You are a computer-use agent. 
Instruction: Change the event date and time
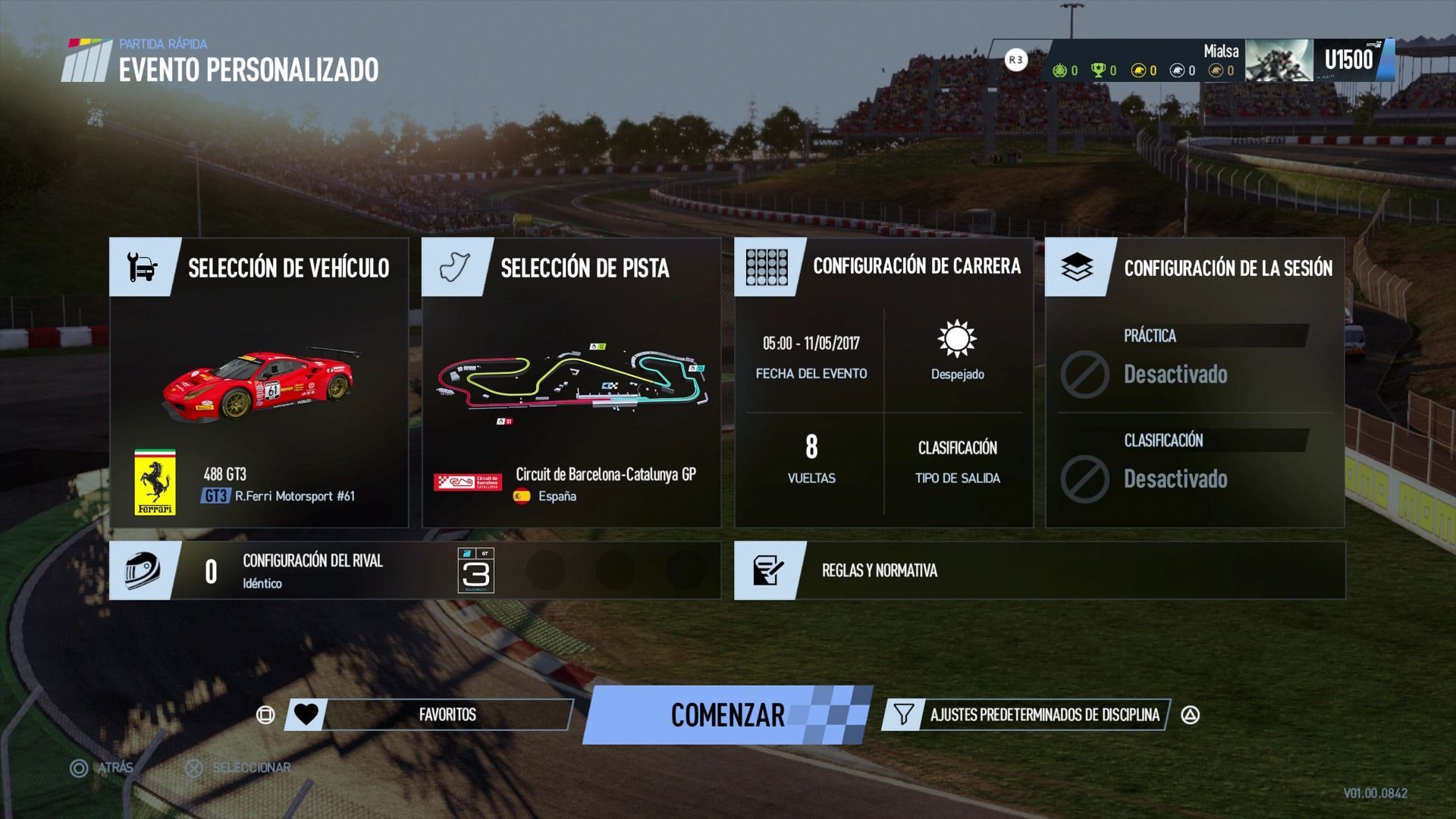(811, 356)
